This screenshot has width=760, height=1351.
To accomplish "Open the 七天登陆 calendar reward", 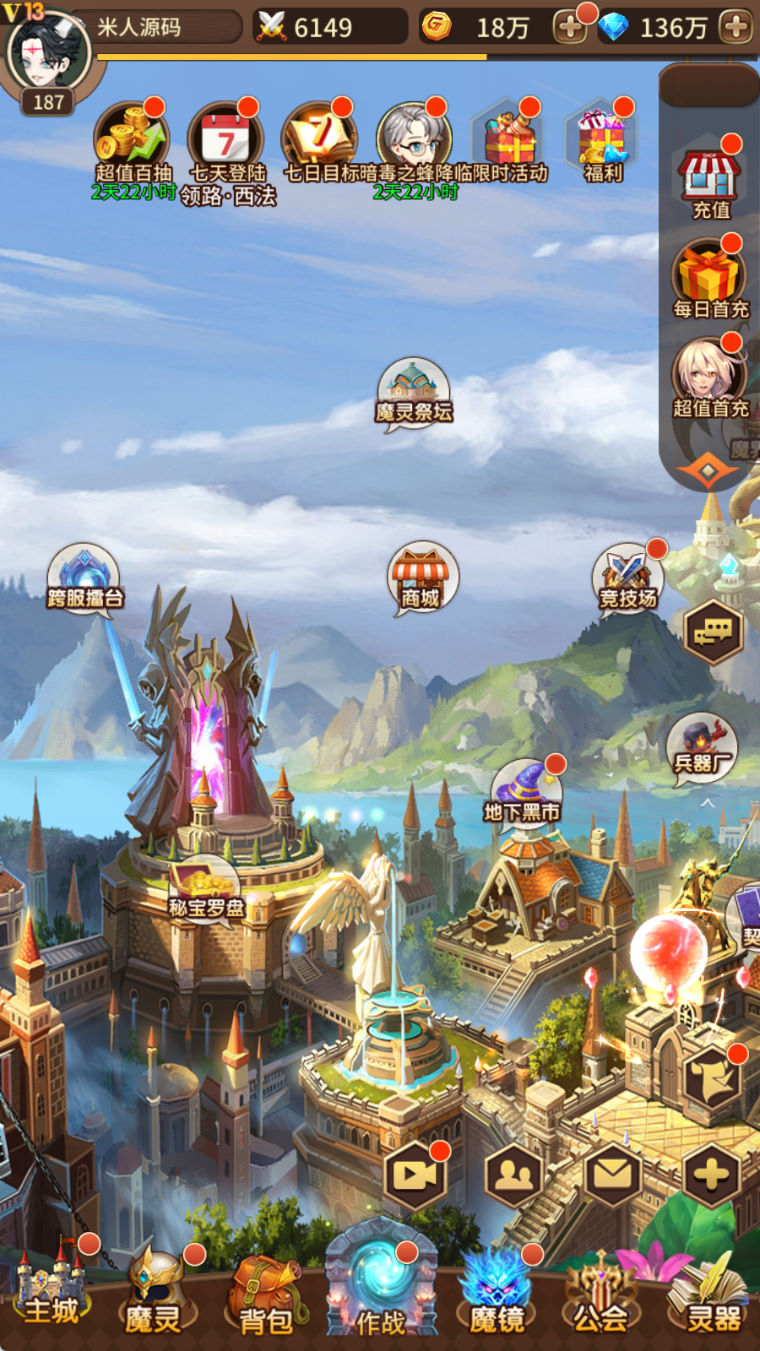I will pyautogui.click(x=226, y=138).
